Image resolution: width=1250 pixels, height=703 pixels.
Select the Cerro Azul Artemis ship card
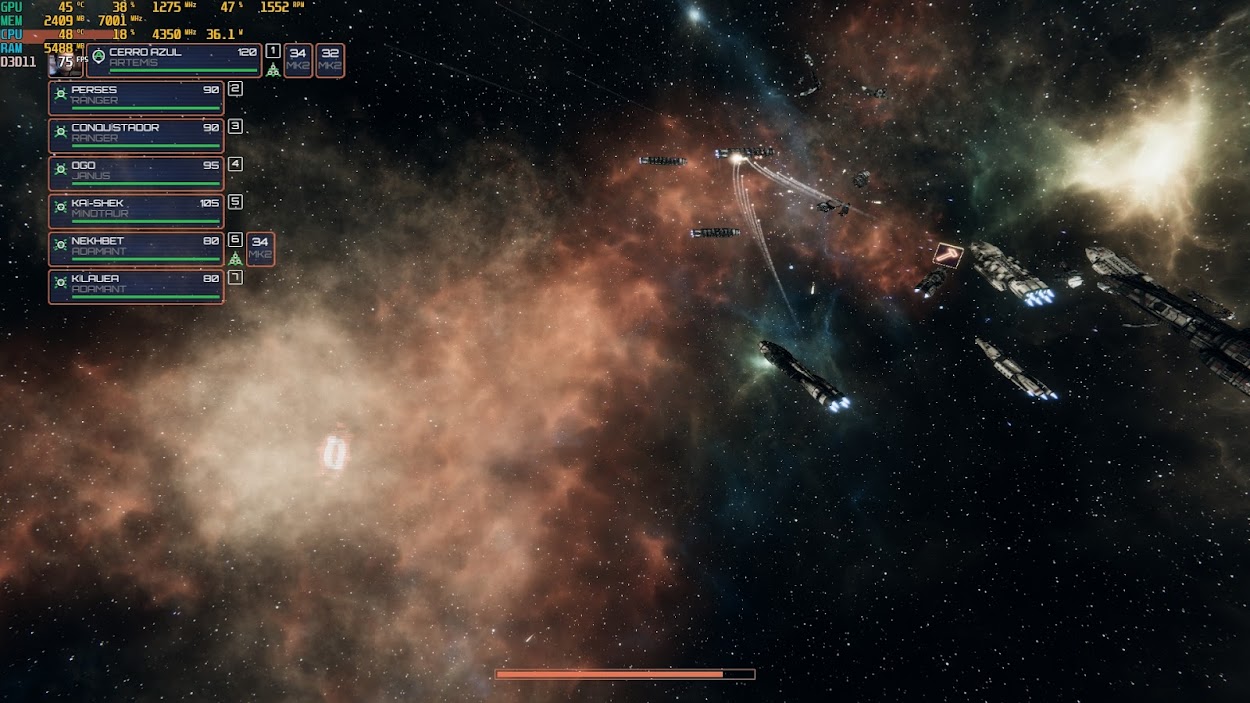(x=174, y=60)
